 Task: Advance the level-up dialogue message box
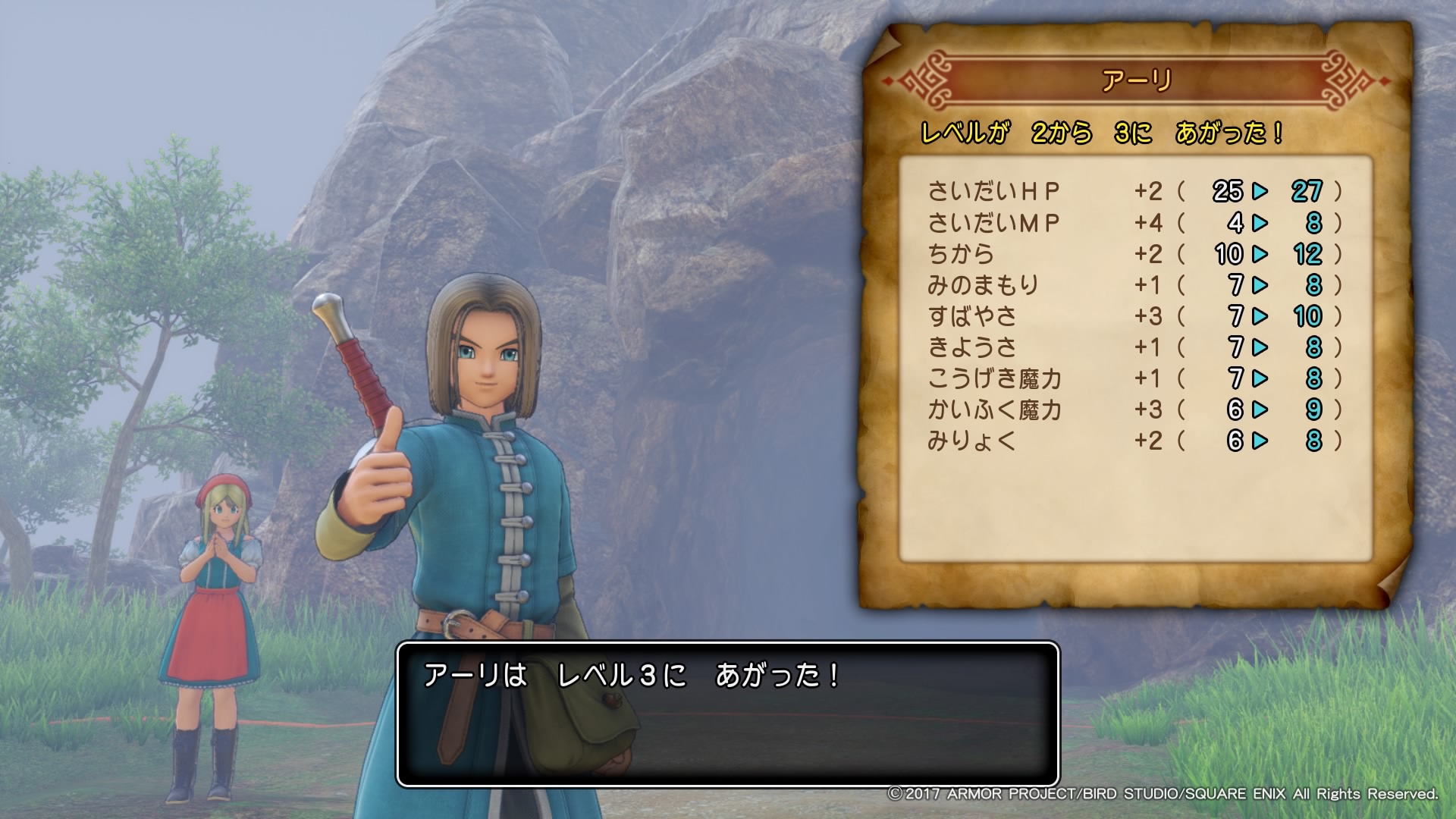(x=727, y=714)
